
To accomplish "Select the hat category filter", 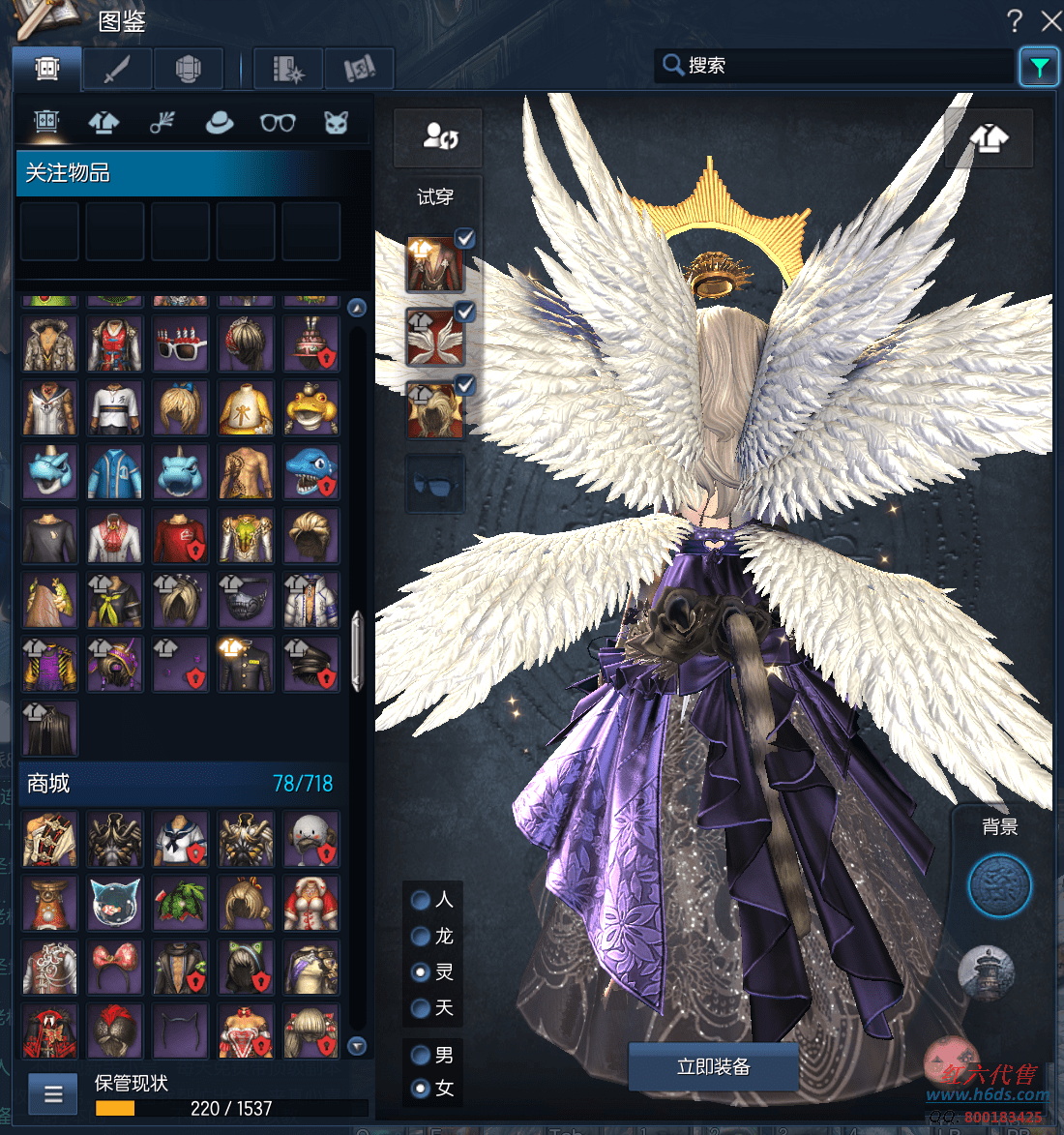I will pos(220,123).
